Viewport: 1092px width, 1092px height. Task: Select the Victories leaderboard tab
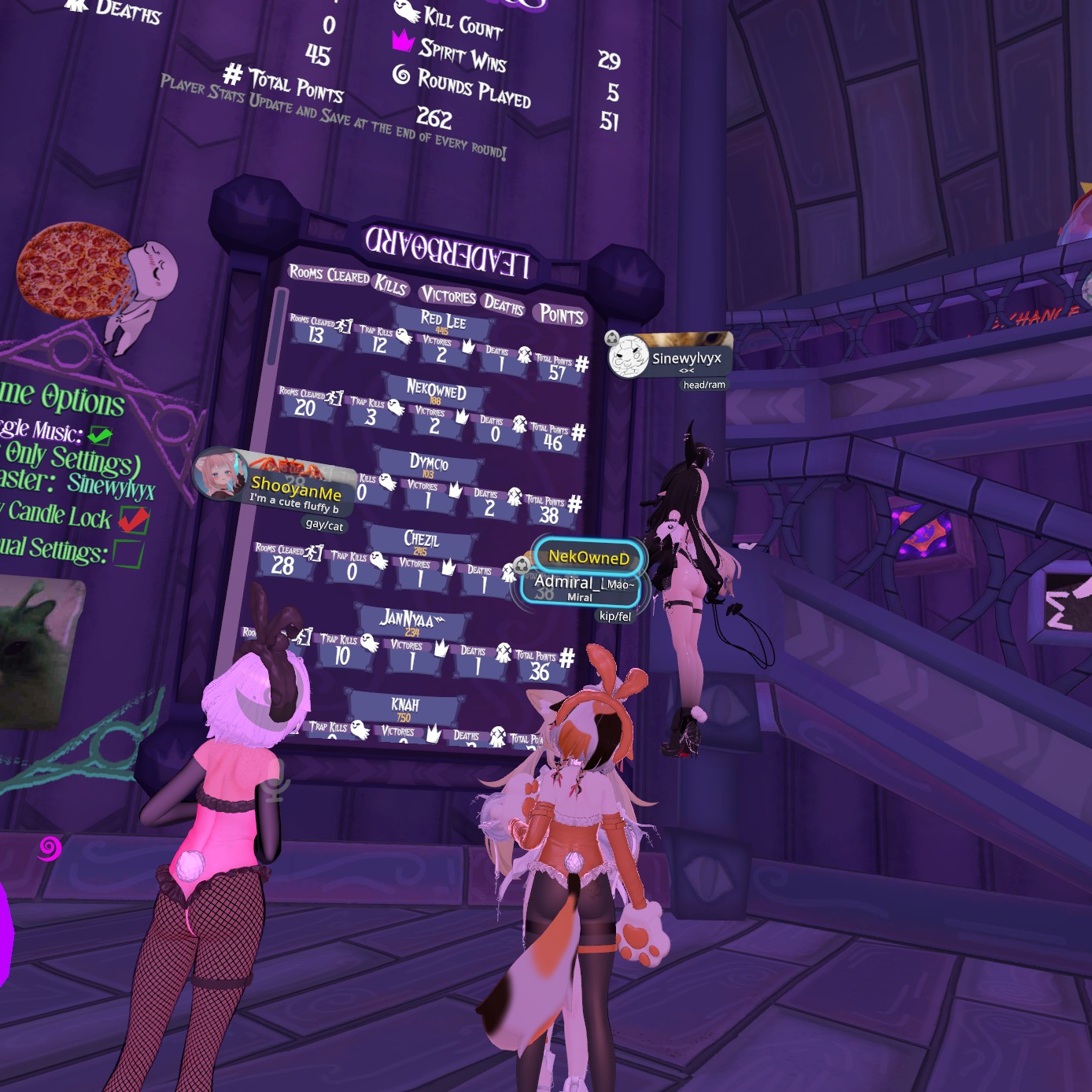448,296
